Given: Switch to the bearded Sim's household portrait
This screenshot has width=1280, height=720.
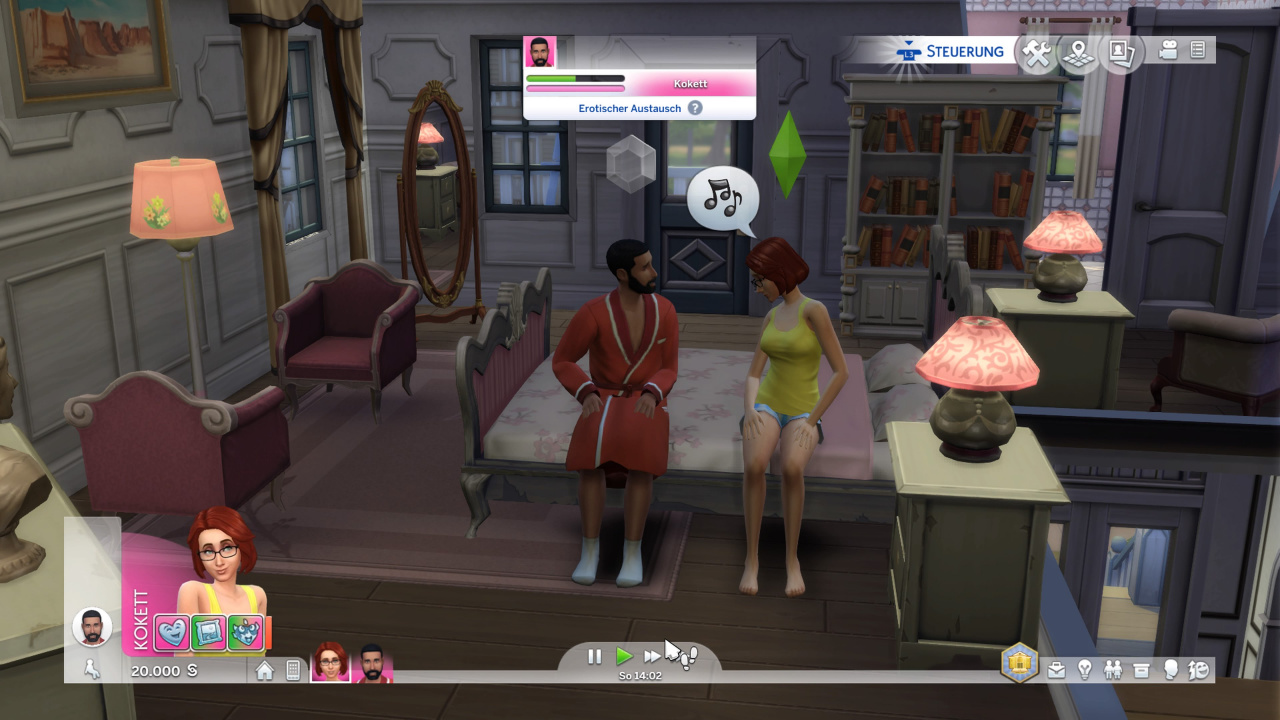Looking at the screenshot, I should 371,662.
